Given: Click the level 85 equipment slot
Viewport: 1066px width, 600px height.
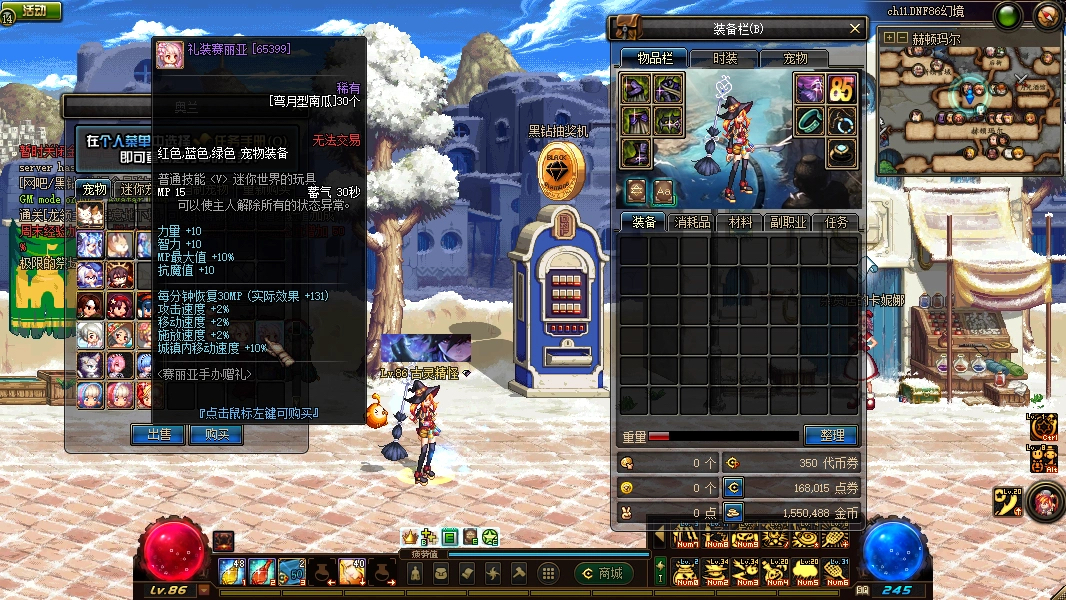Looking at the screenshot, I should click(x=841, y=89).
